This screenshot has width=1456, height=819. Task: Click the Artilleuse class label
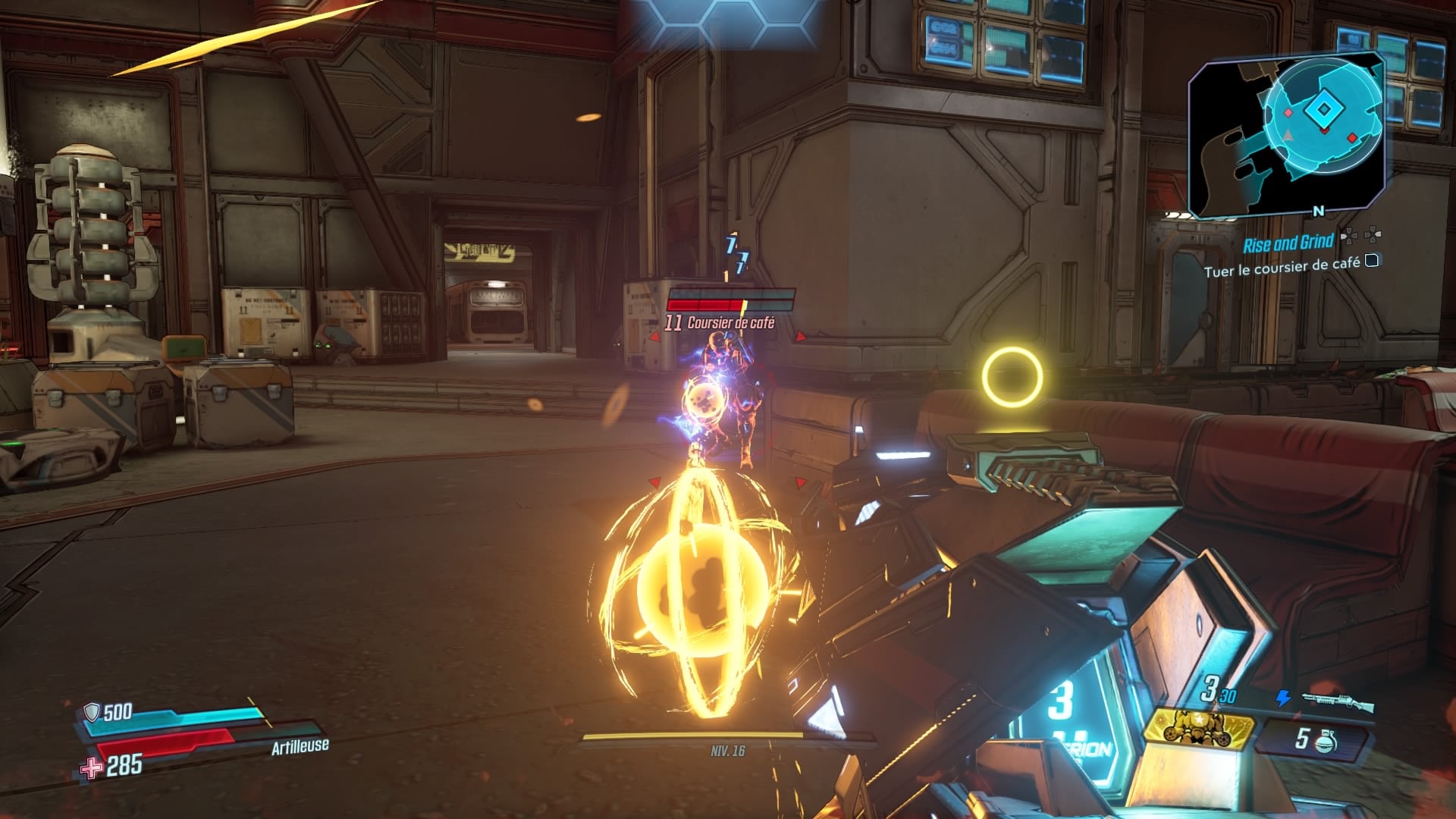coord(301,745)
